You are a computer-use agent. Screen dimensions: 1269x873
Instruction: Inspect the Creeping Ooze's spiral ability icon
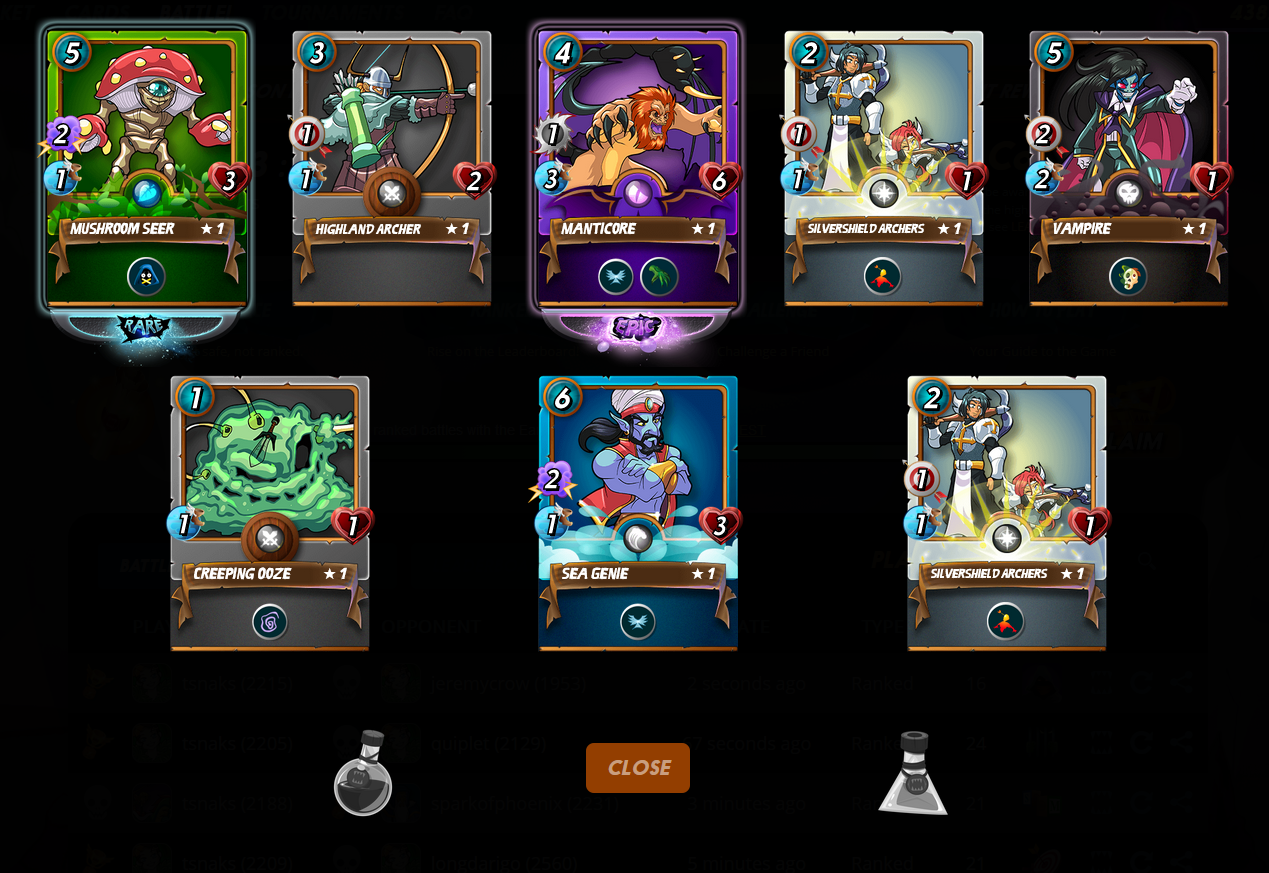269,622
